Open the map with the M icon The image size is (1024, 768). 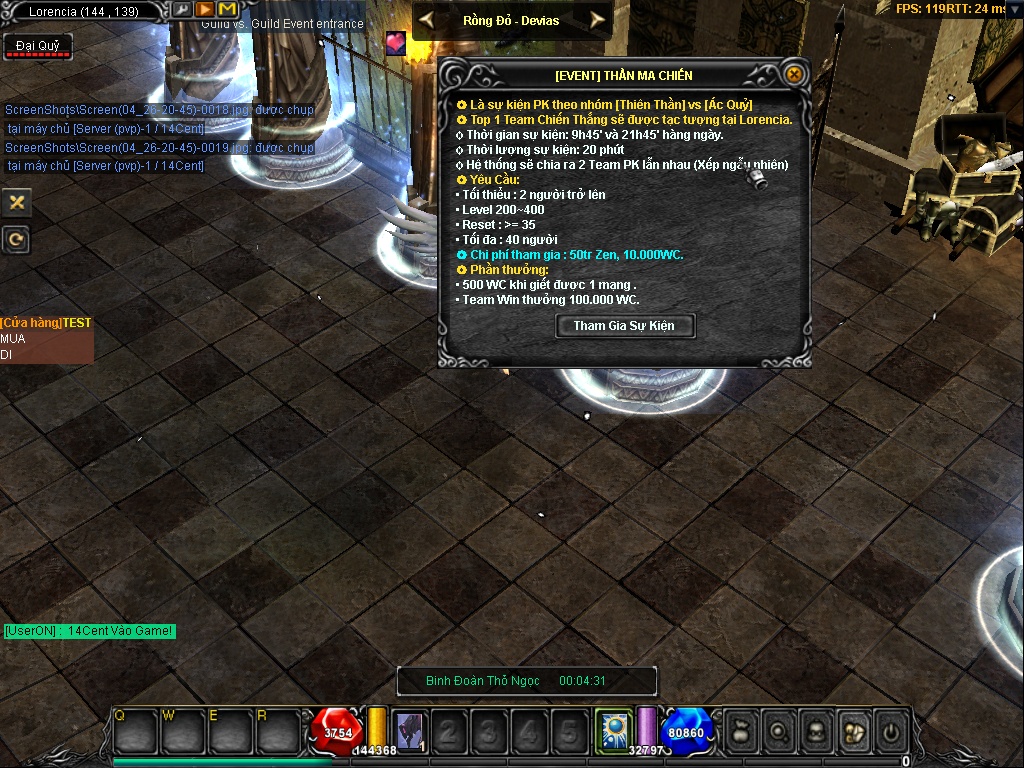[227, 9]
